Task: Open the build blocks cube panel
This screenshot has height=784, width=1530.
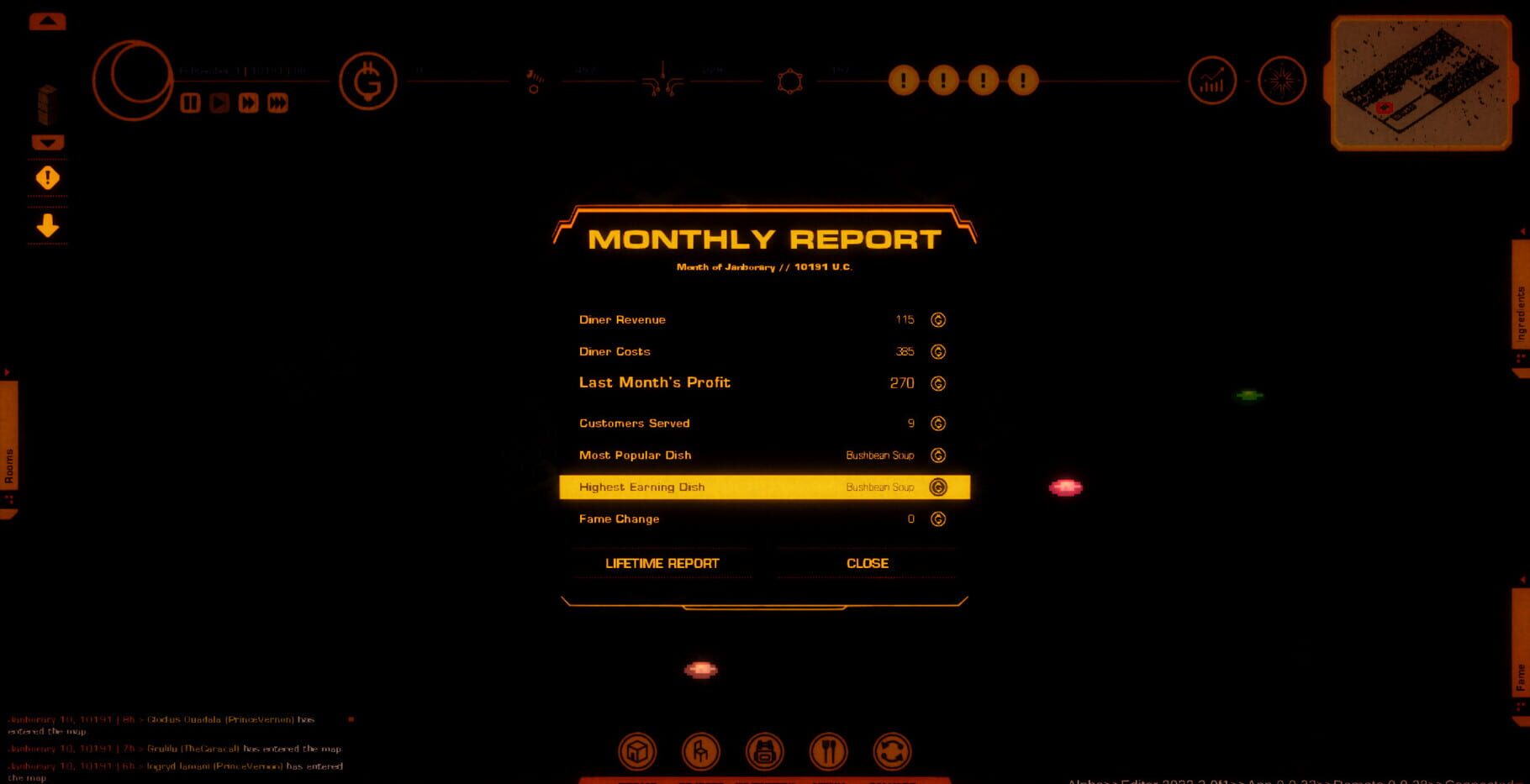Action: click(x=637, y=751)
